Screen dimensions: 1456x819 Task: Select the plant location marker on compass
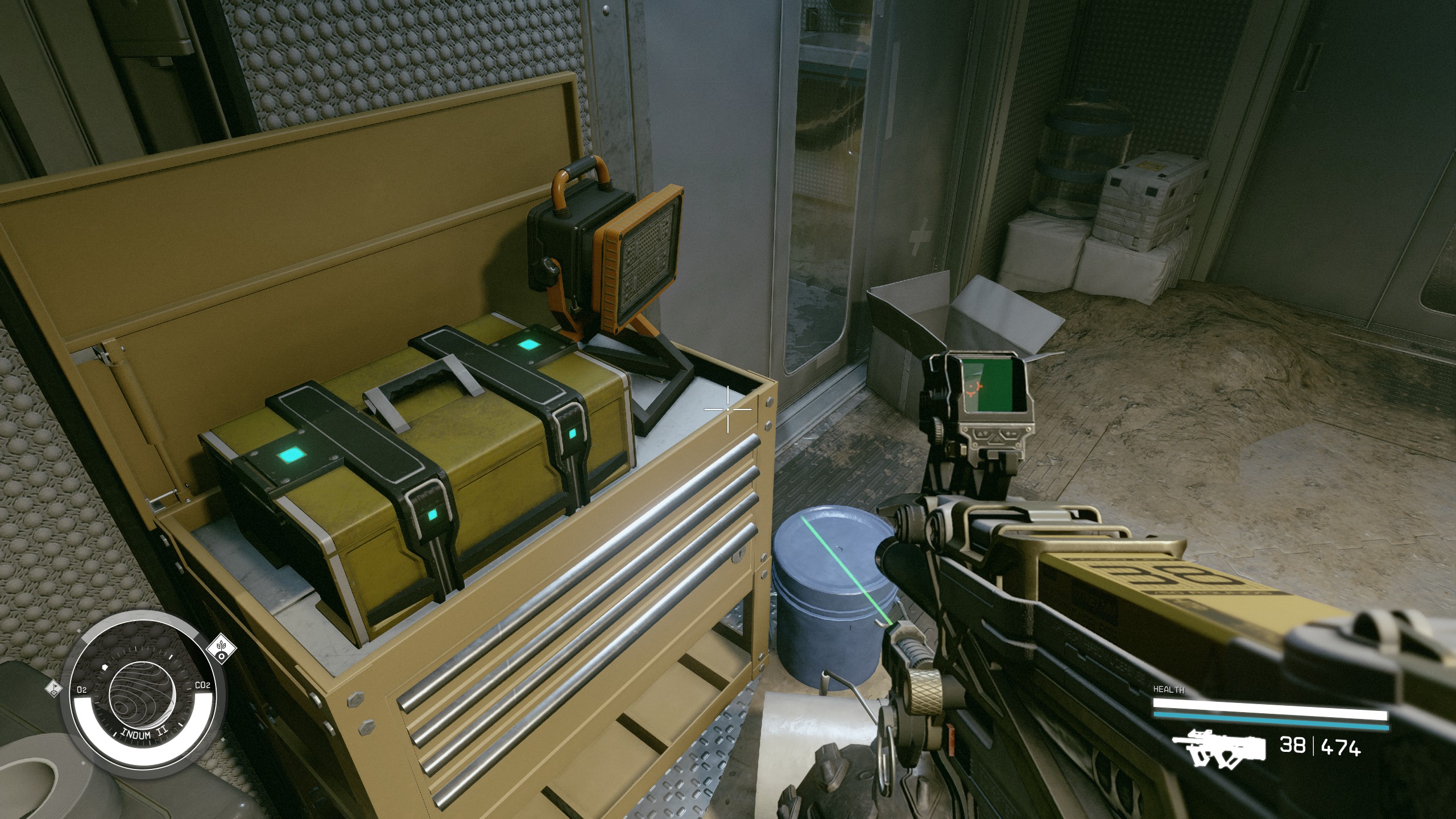tap(221, 648)
